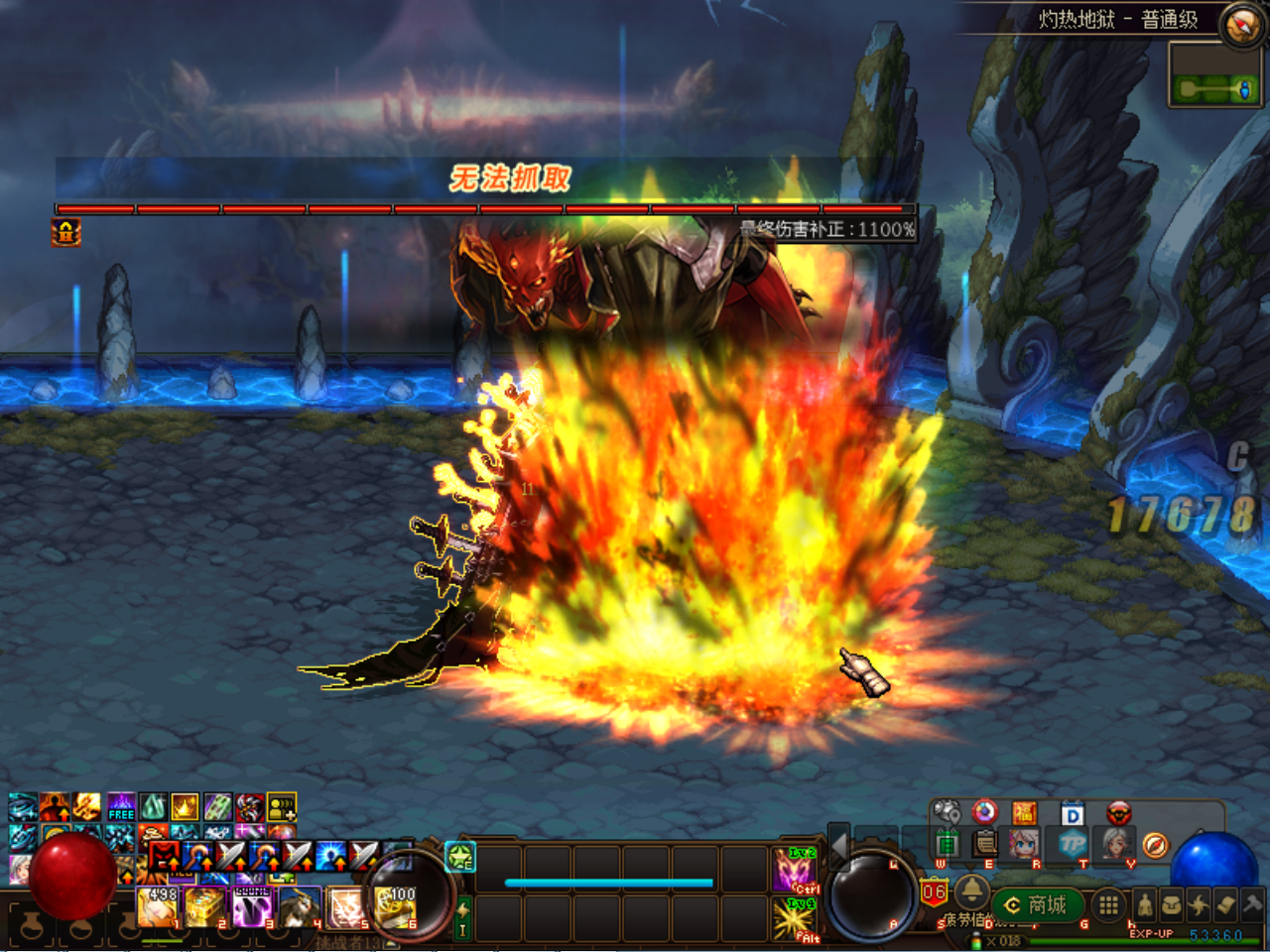Click the green EXP-UP progress bar

(x=1139, y=940)
